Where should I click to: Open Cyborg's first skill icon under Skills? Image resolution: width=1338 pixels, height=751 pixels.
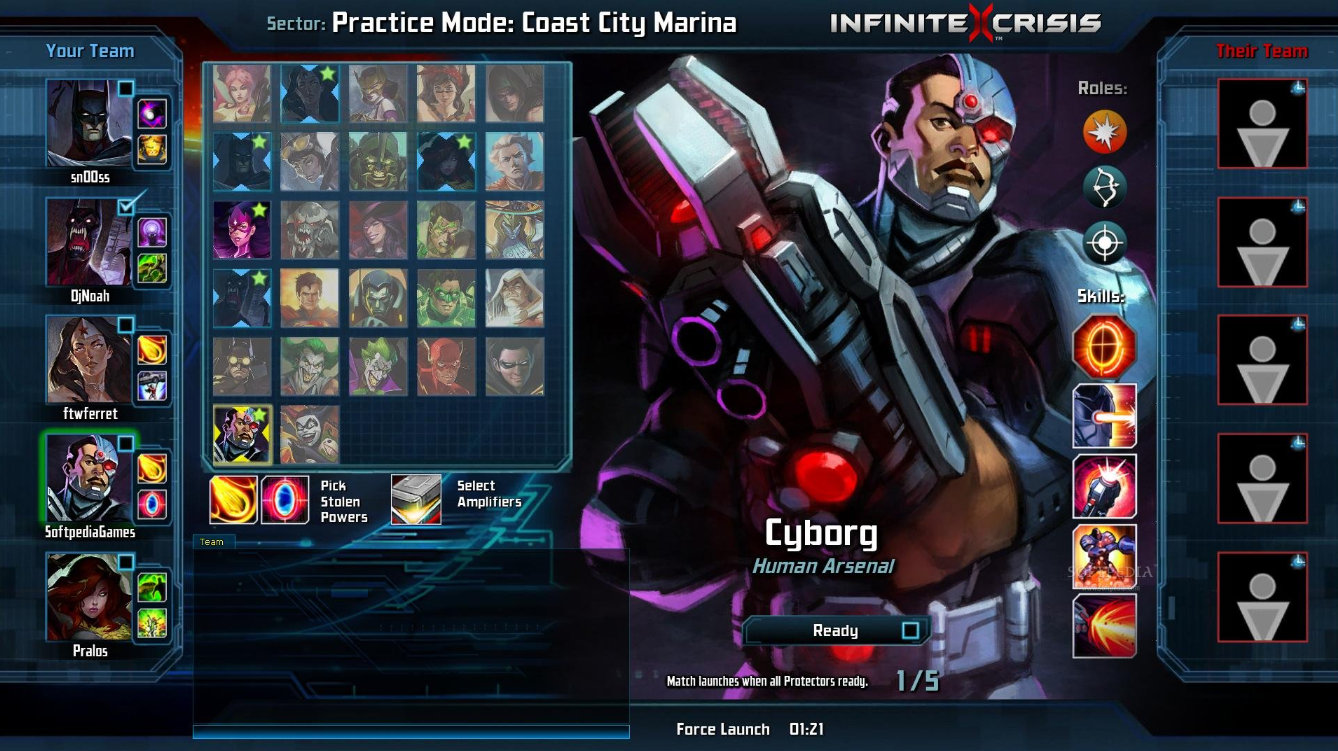1105,349
